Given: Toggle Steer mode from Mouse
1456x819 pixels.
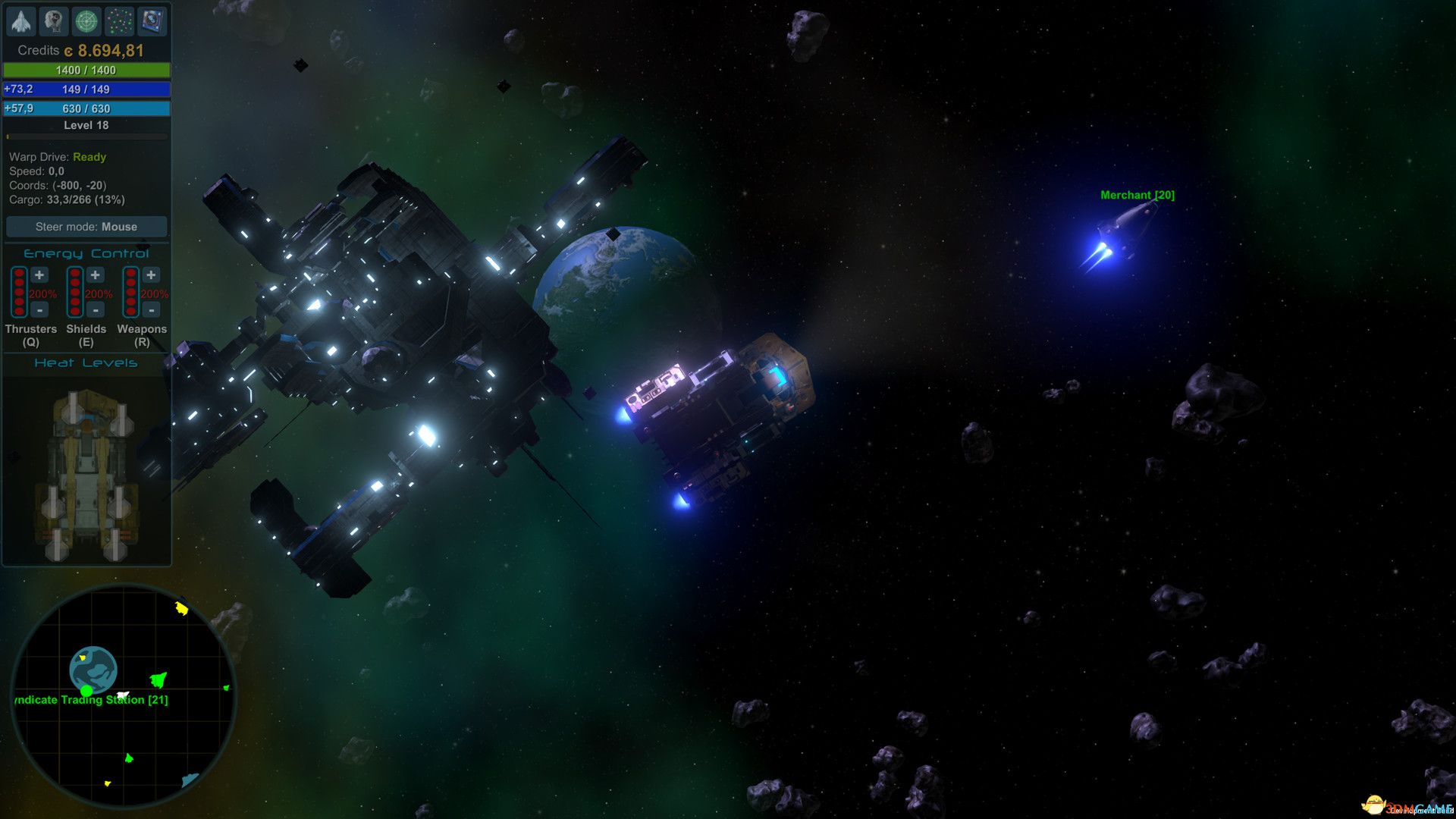Looking at the screenshot, I should [x=86, y=226].
